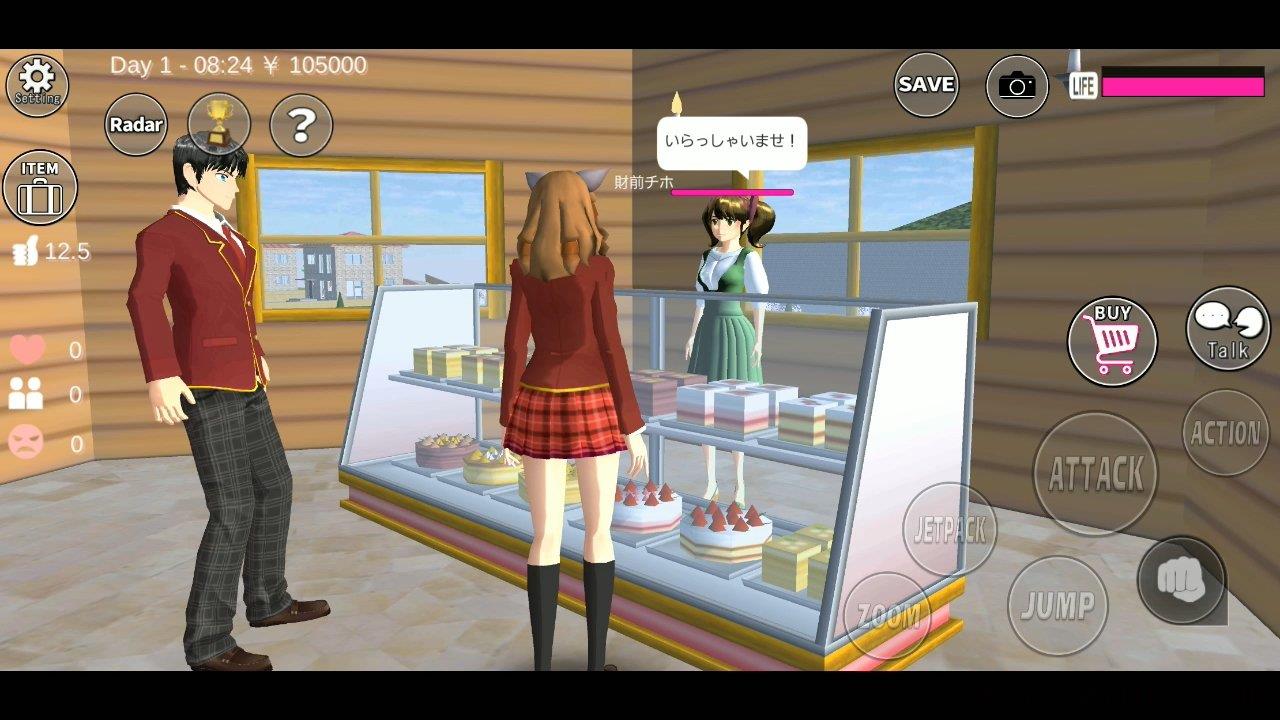Activate the JETPACK button
The image size is (1280, 720).
(948, 532)
